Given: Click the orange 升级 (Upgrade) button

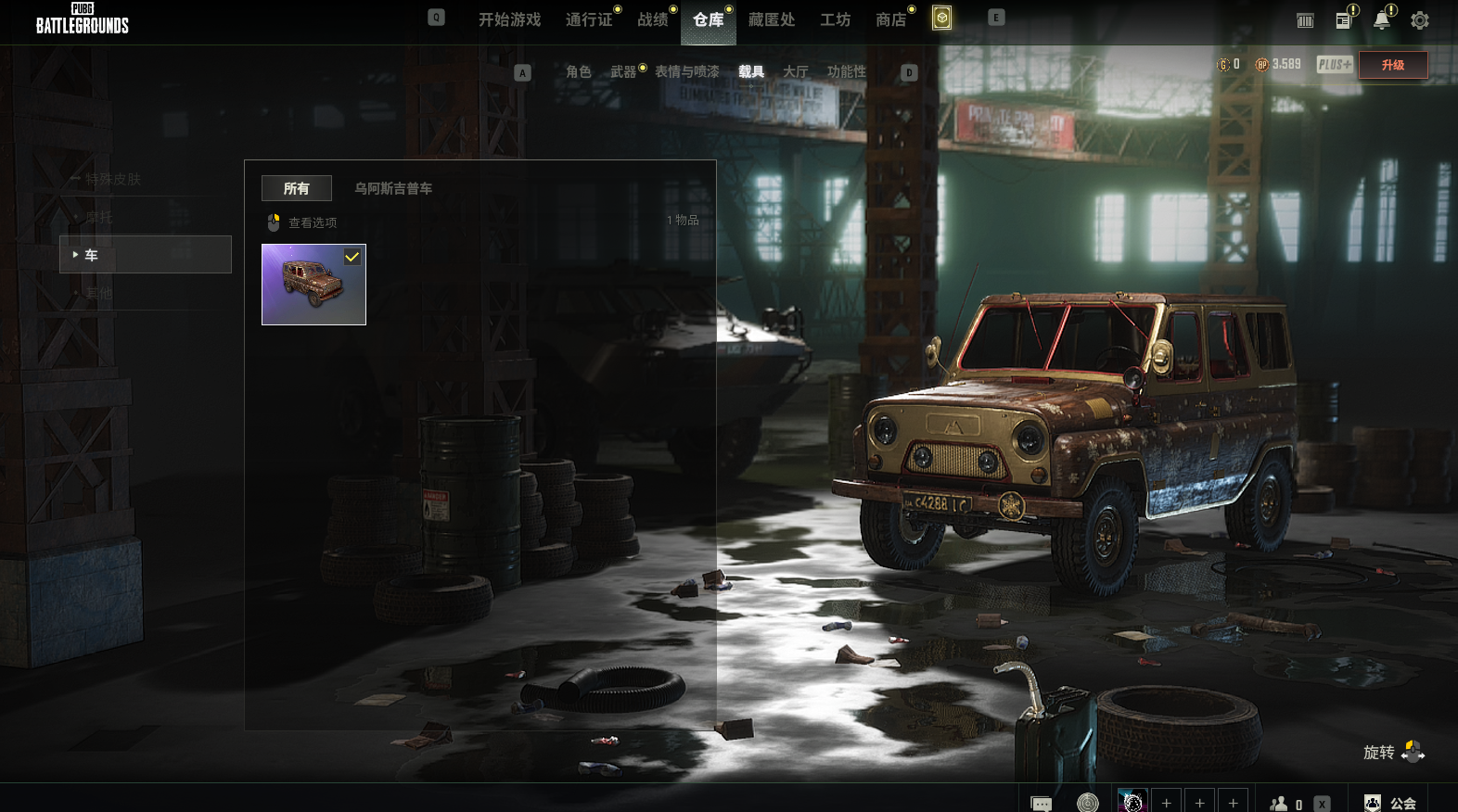Looking at the screenshot, I should 1392,65.
